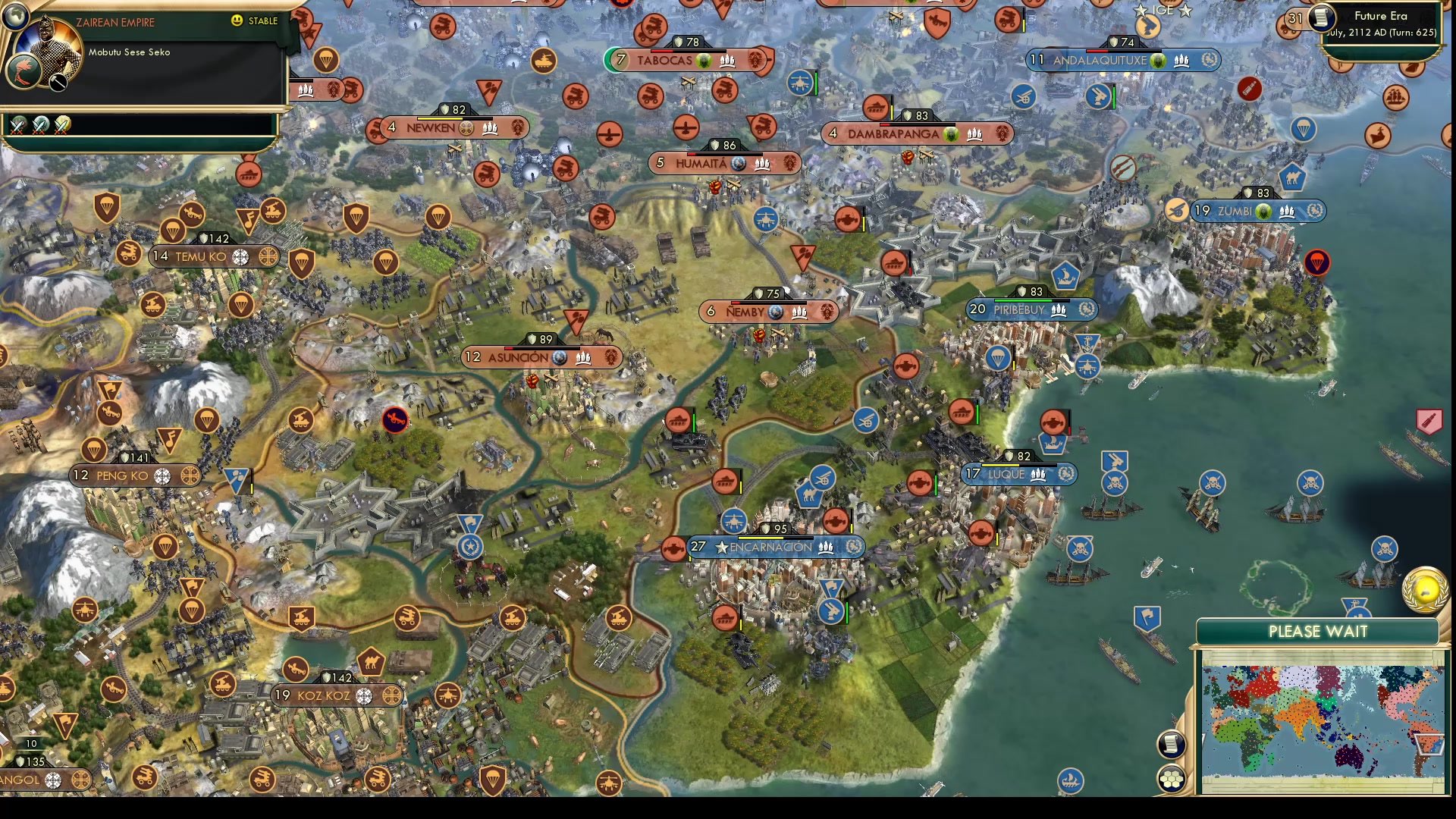1456x819 pixels.
Task: Toggle the hex grid using the hexagon minimap button
Action: (1171, 778)
